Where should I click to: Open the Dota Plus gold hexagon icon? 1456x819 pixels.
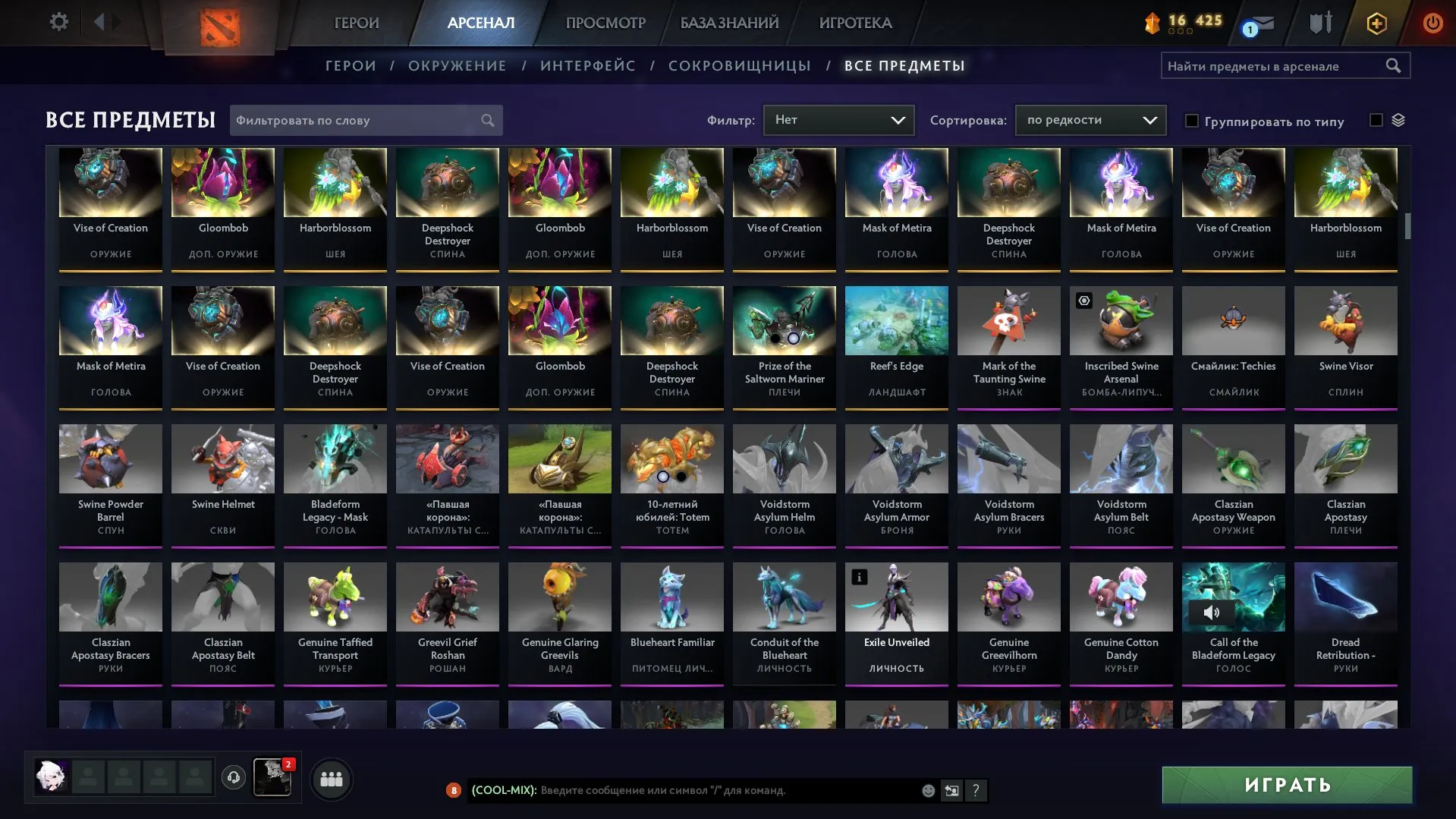[1376, 22]
